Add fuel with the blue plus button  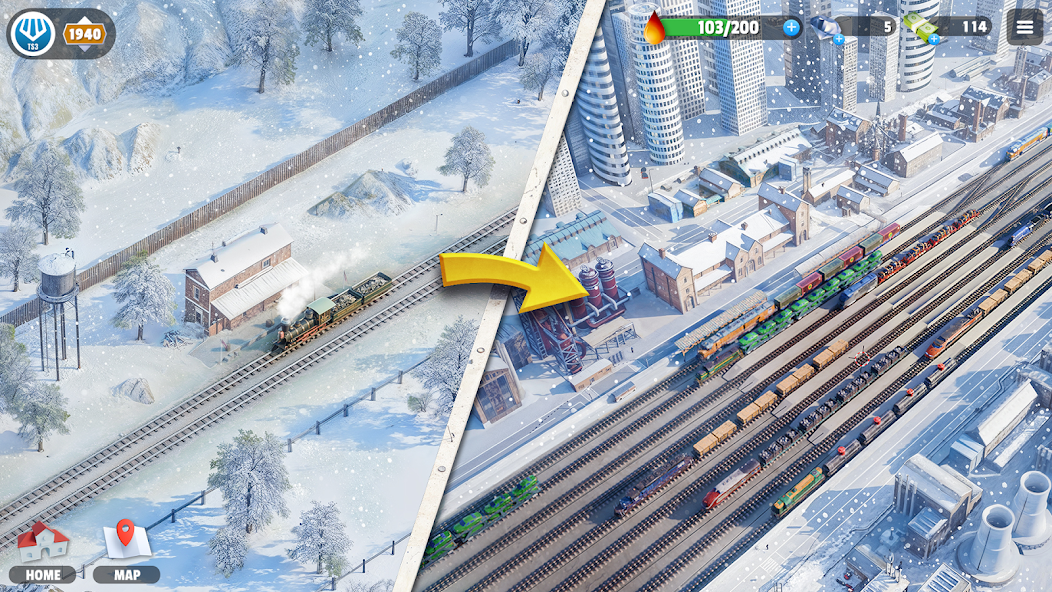791,27
